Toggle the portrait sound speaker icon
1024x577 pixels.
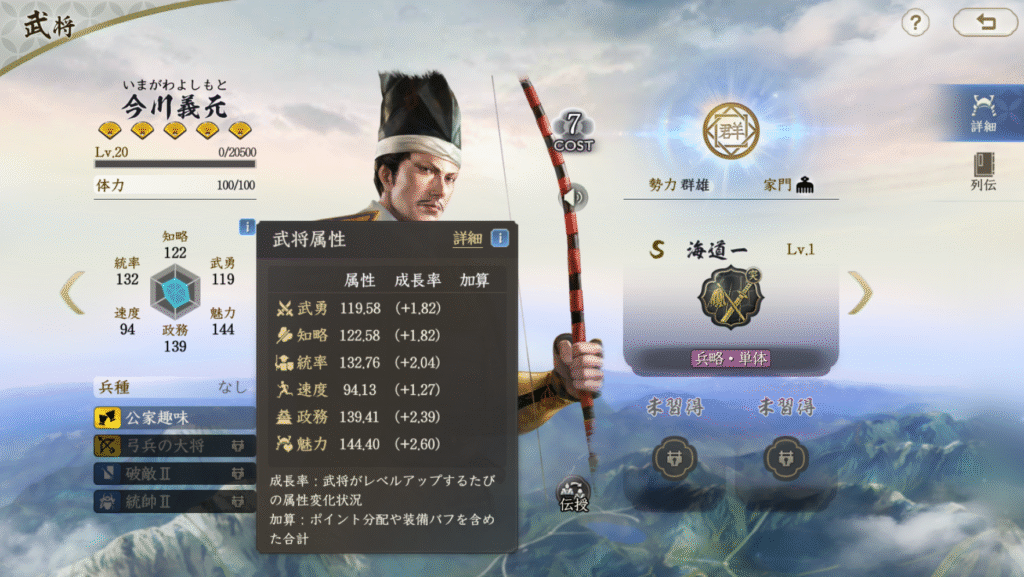tap(574, 198)
